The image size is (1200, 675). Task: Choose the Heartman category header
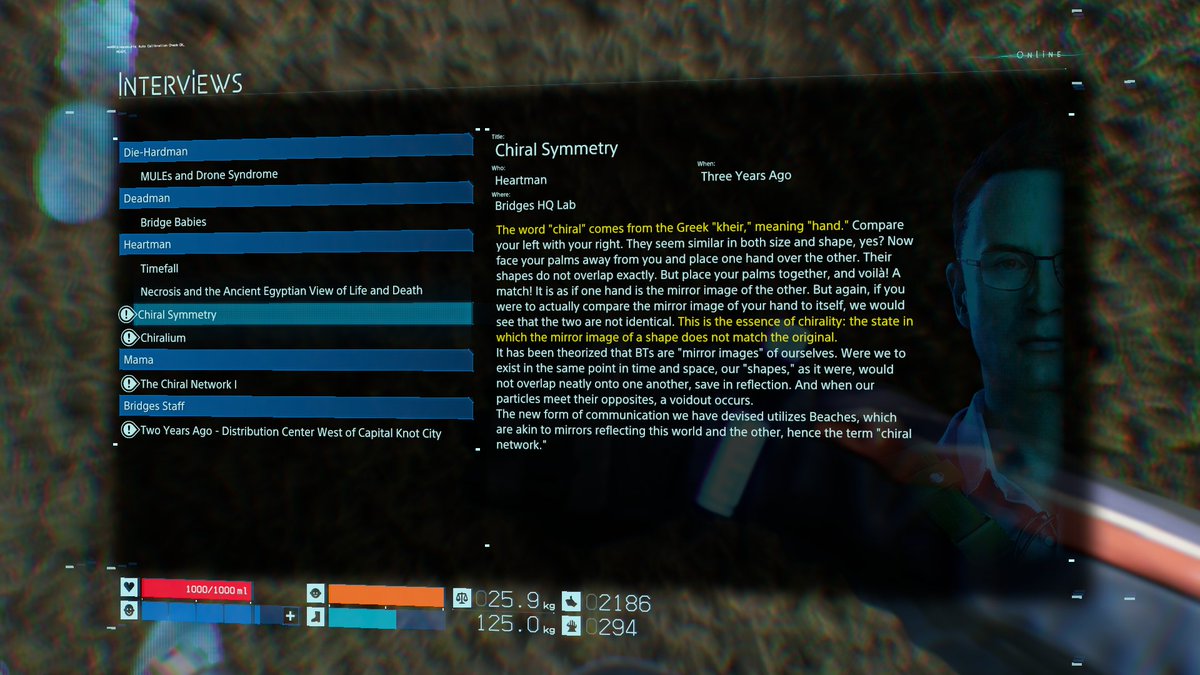[x=295, y=244]
